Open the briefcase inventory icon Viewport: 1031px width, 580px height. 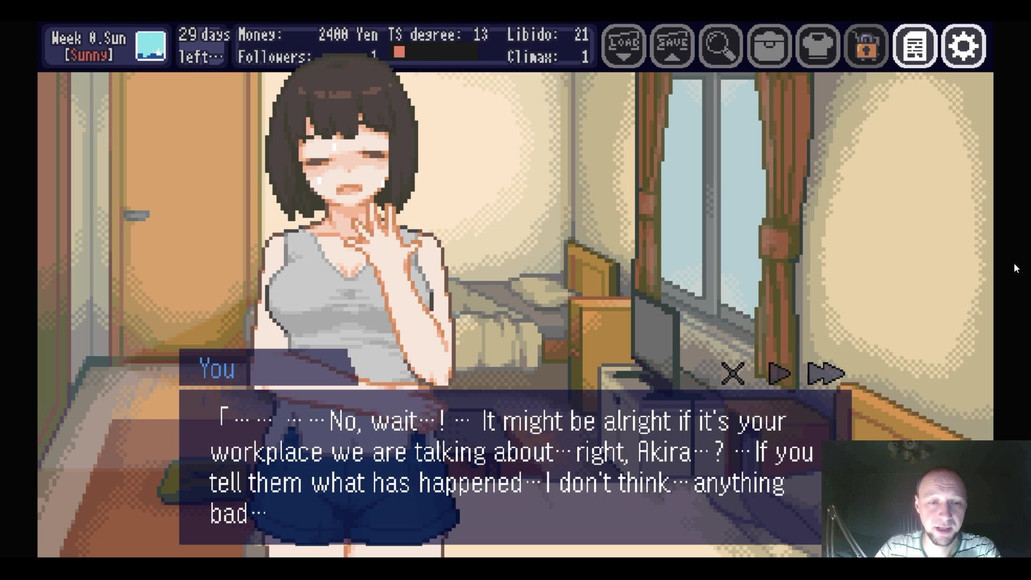(769, 46)
